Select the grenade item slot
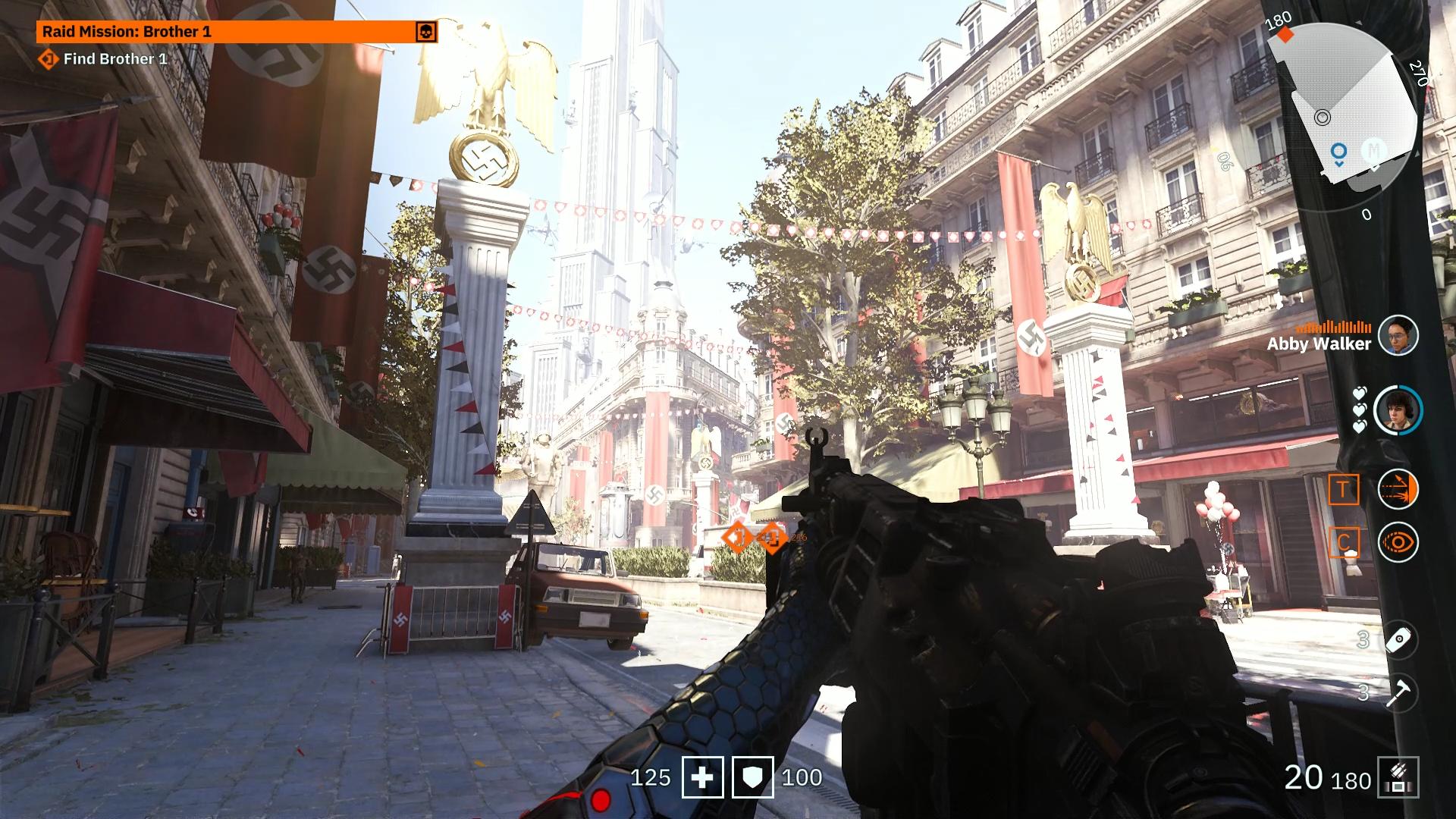1456x819 pixels. tap(1398, 640)
